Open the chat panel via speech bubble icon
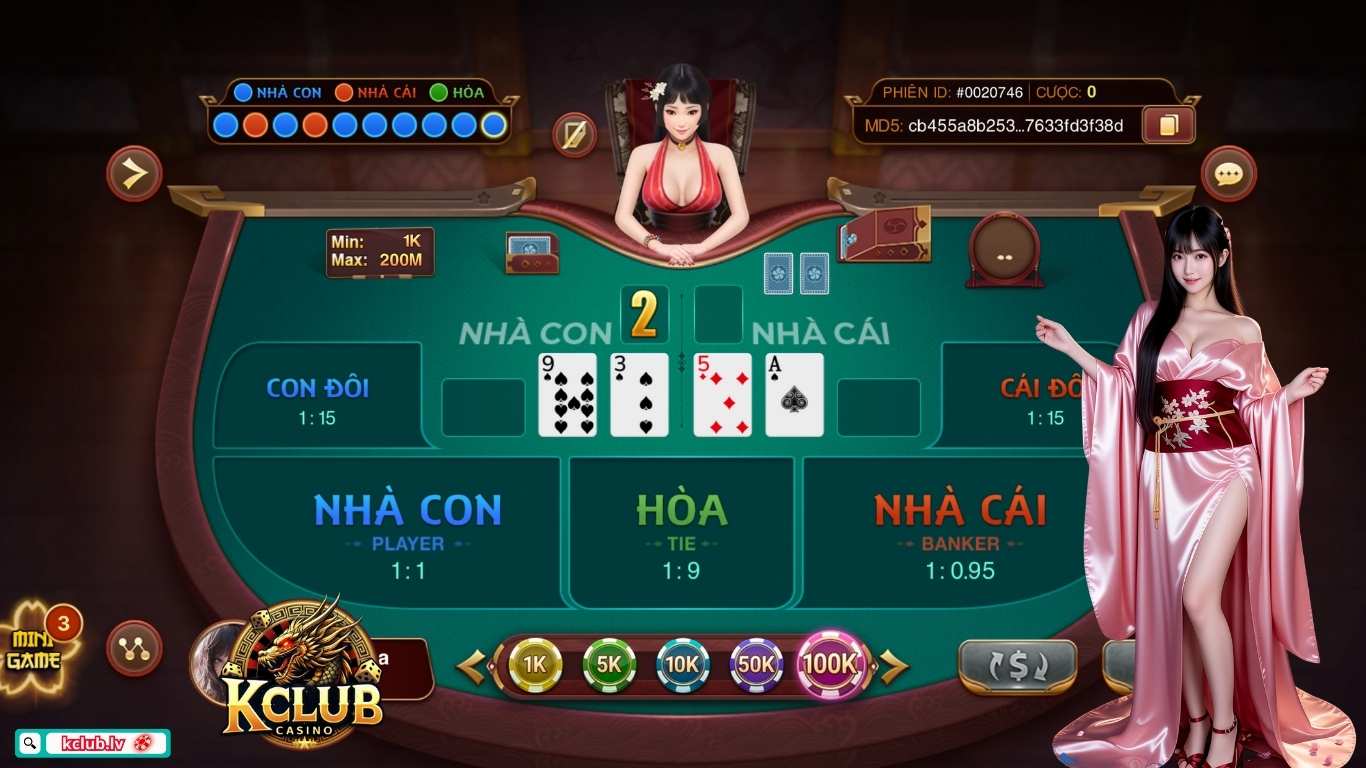 tap(1228, 173)
